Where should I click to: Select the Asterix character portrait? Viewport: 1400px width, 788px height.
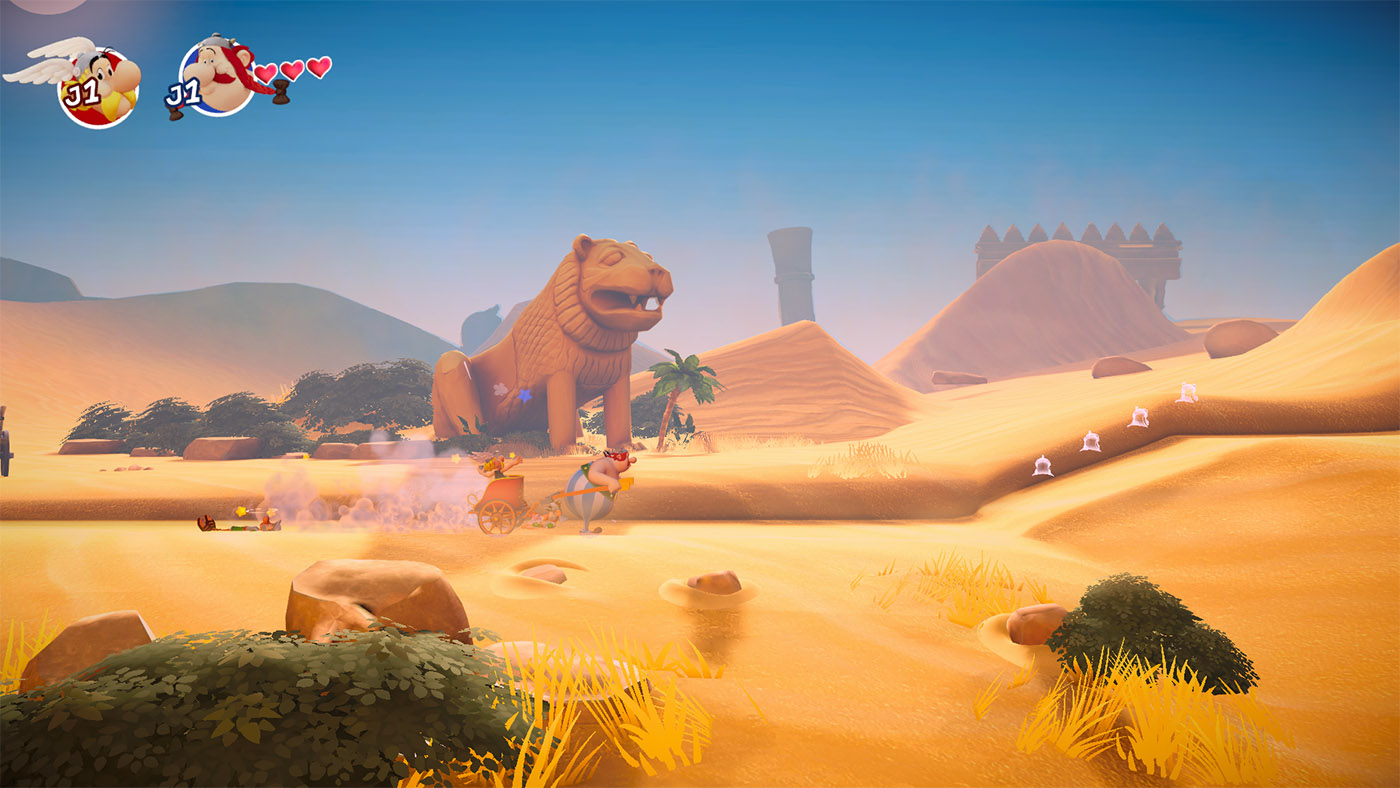click(x=98, y=86)
